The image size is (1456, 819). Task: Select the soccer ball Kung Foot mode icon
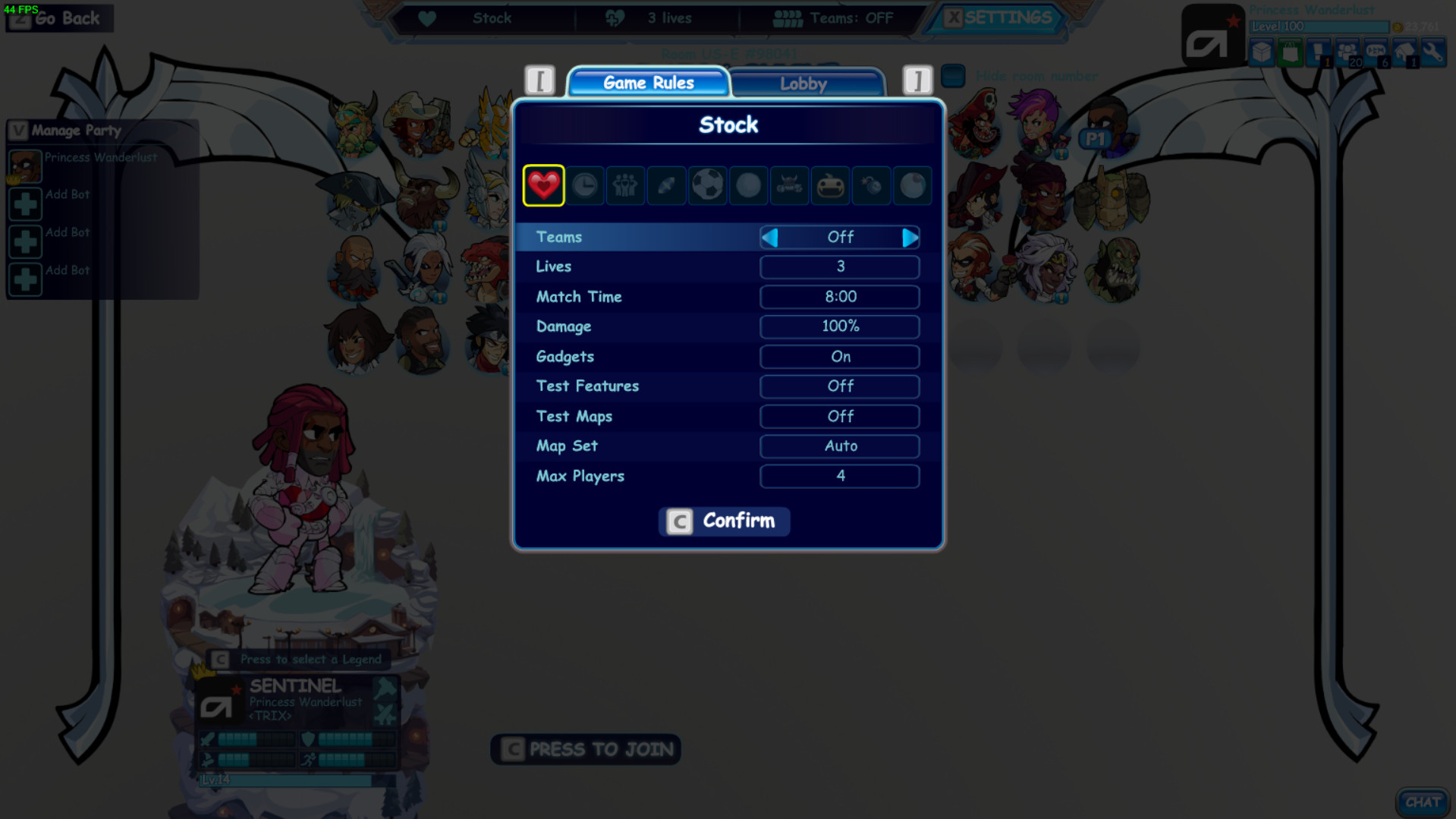coord(707,185)
